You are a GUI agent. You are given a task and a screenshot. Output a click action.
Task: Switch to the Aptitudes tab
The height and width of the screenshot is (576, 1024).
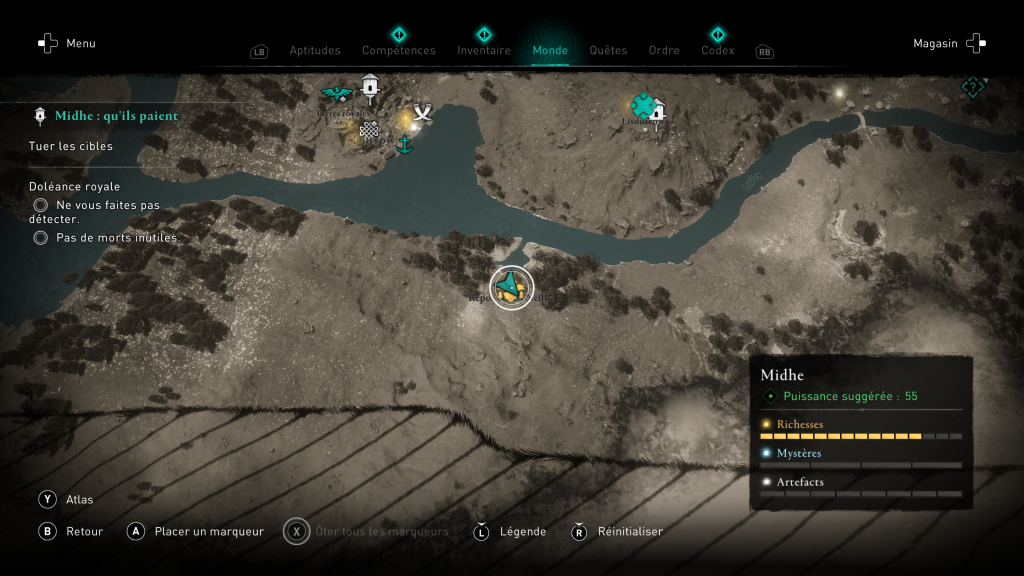[315, 50]
